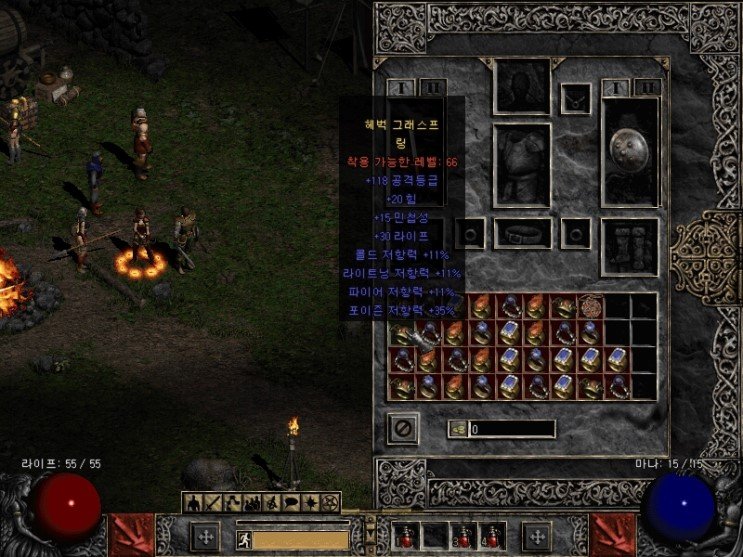Open the game menu pentagram icon
Screen dimensions: 743x557
(x=329, y=501)
